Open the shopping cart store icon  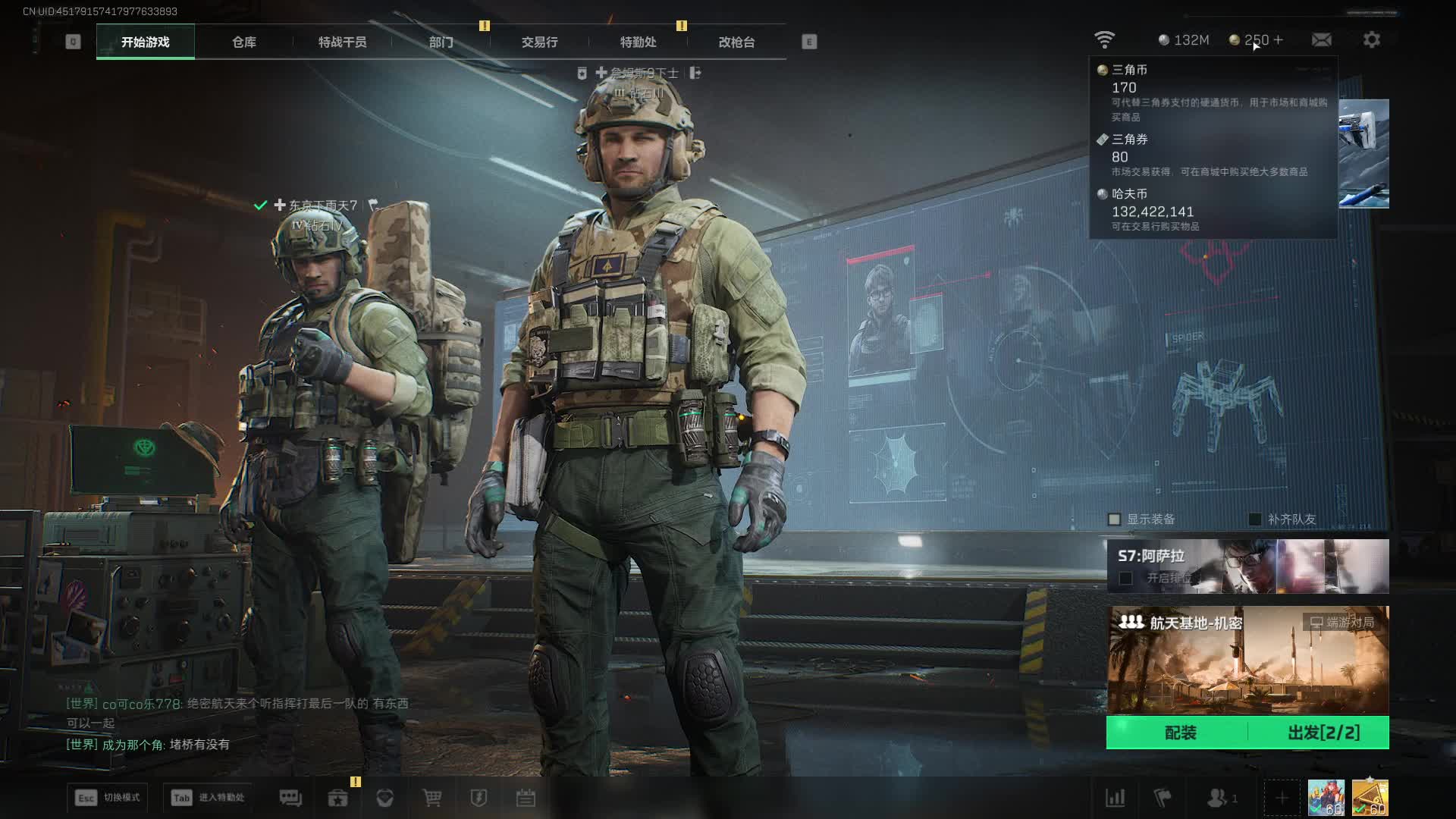coord(432,798)
